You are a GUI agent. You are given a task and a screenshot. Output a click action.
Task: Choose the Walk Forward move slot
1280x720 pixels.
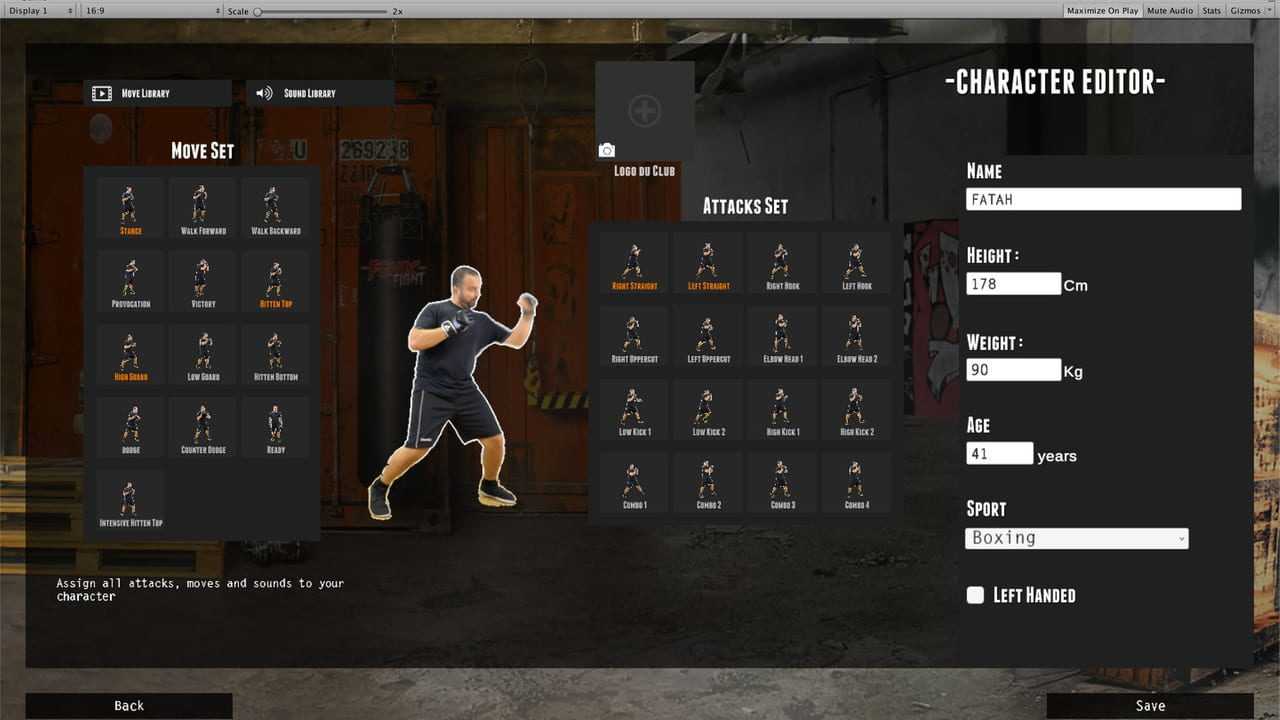tap(203, 209)
